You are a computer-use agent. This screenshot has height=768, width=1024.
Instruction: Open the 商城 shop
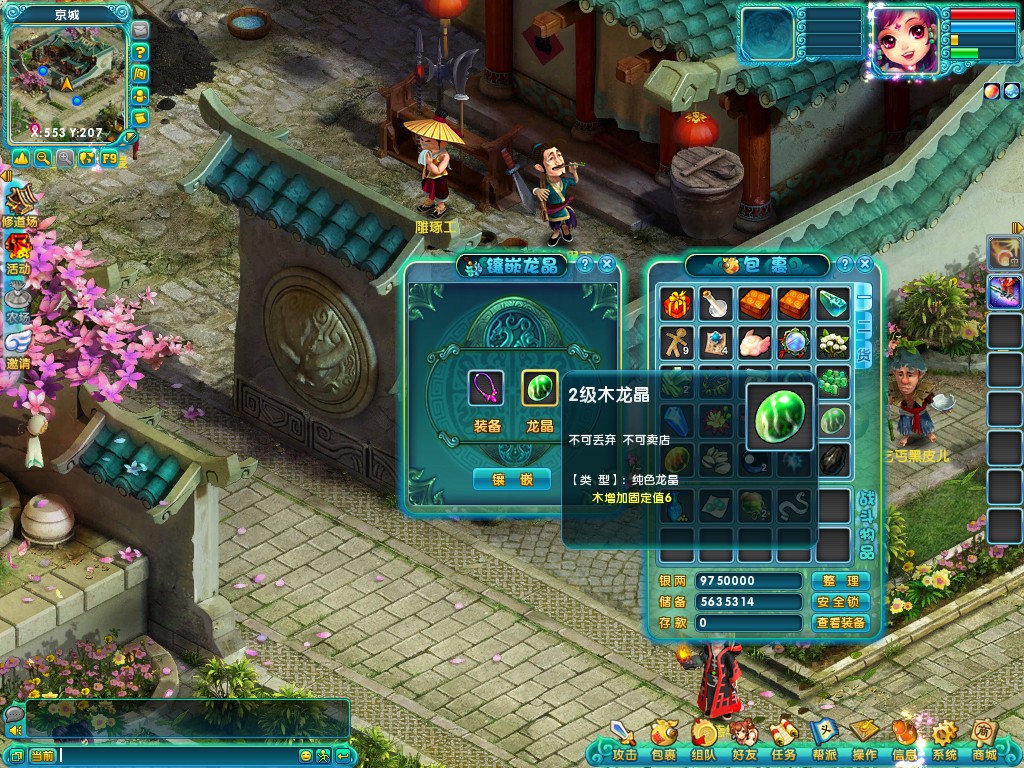point(985,741)
